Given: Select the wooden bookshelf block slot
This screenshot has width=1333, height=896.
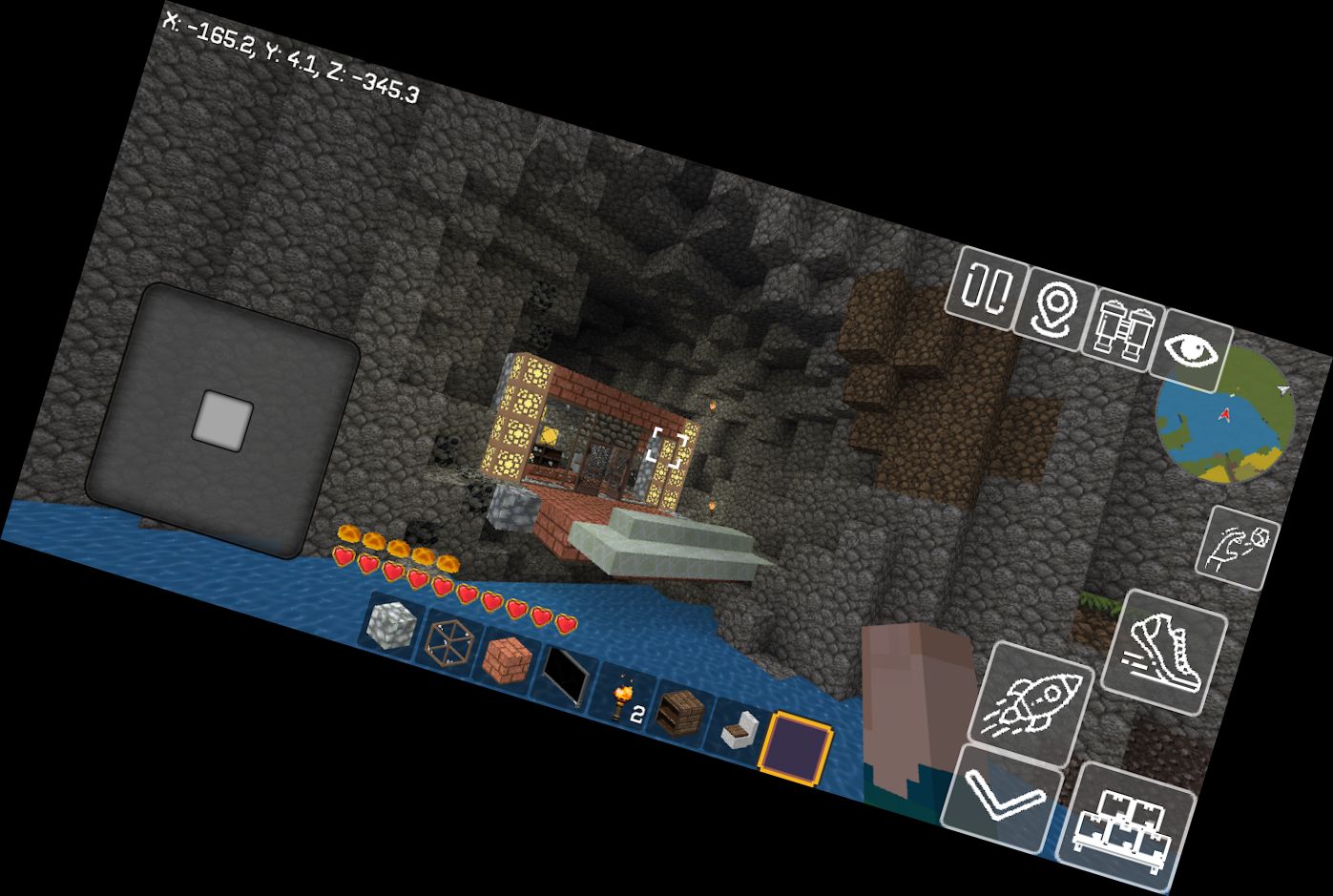Looking at the screenshot, I should pyautogui.click(x=681, y=714).
